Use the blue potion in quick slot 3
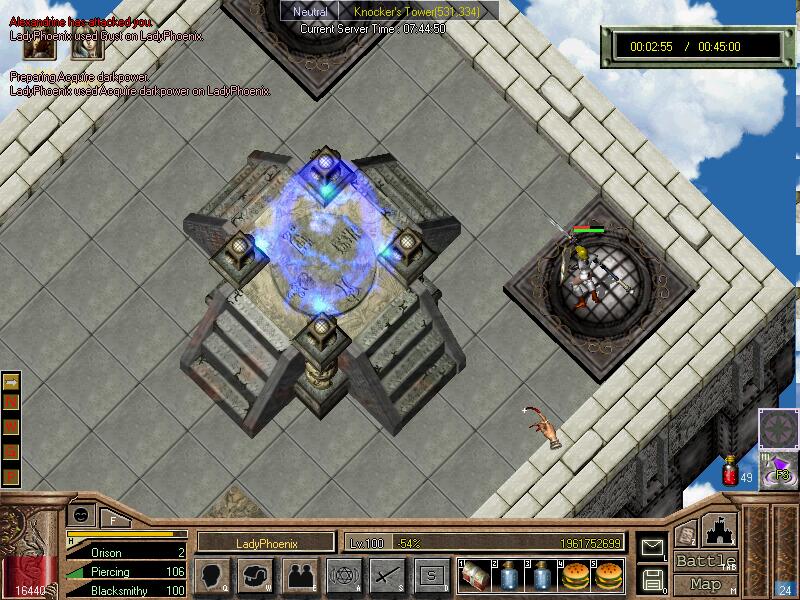This screenshot has height=600, width=800. pos(540,575)
